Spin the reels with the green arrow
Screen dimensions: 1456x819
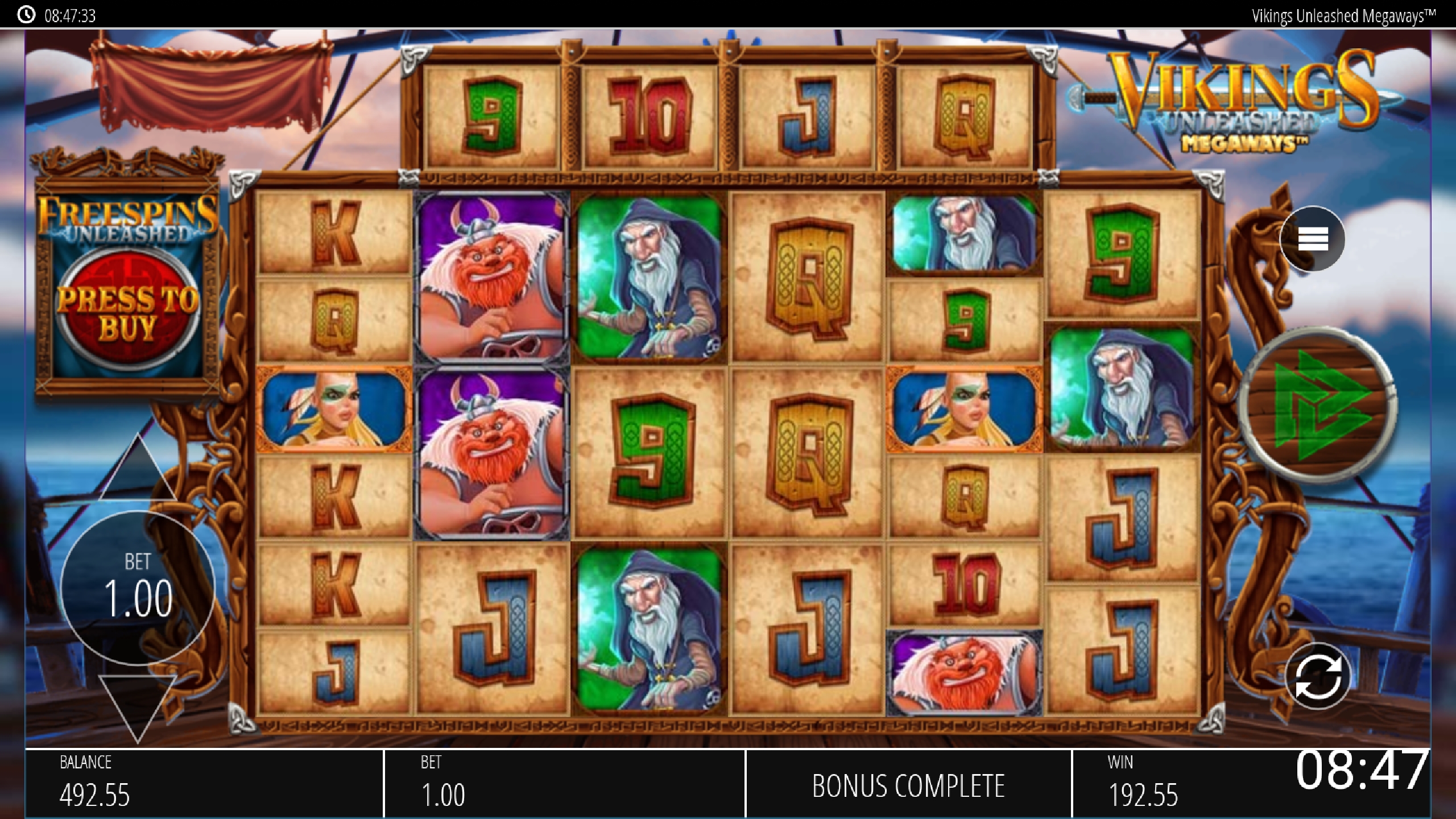point(1318,404)
